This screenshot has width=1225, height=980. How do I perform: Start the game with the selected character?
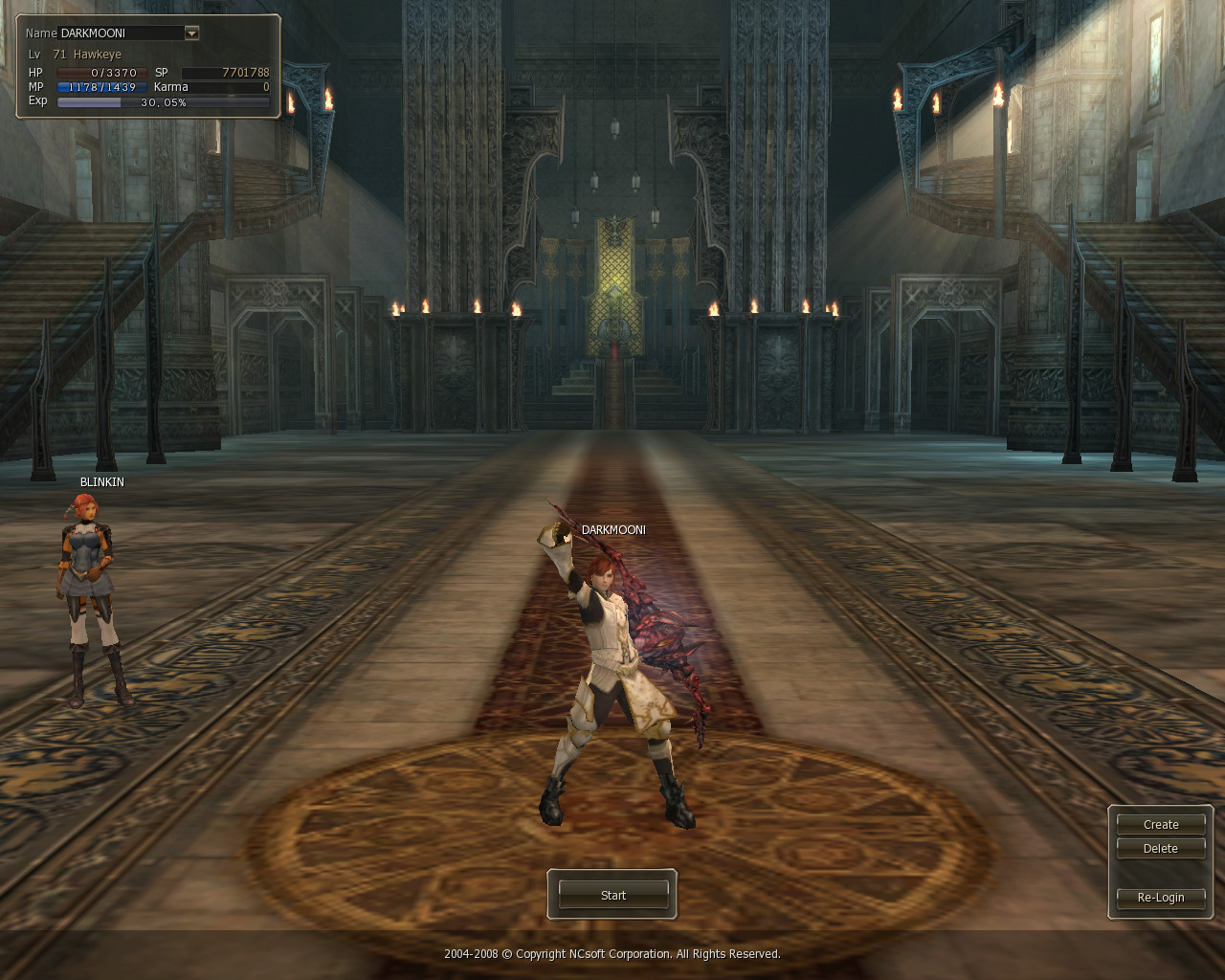point(612,895)
